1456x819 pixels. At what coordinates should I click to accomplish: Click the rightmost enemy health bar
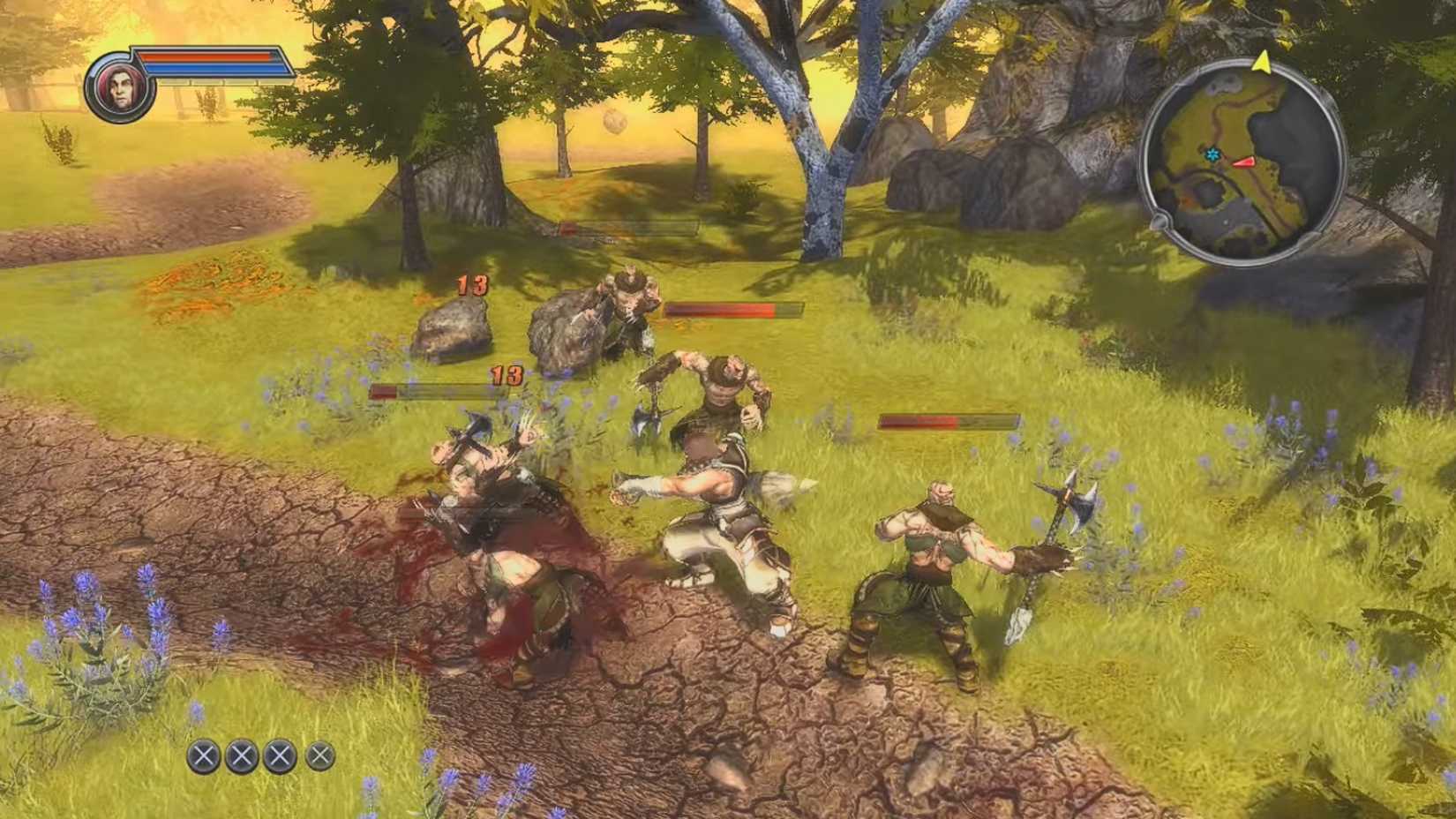(947, 421)
